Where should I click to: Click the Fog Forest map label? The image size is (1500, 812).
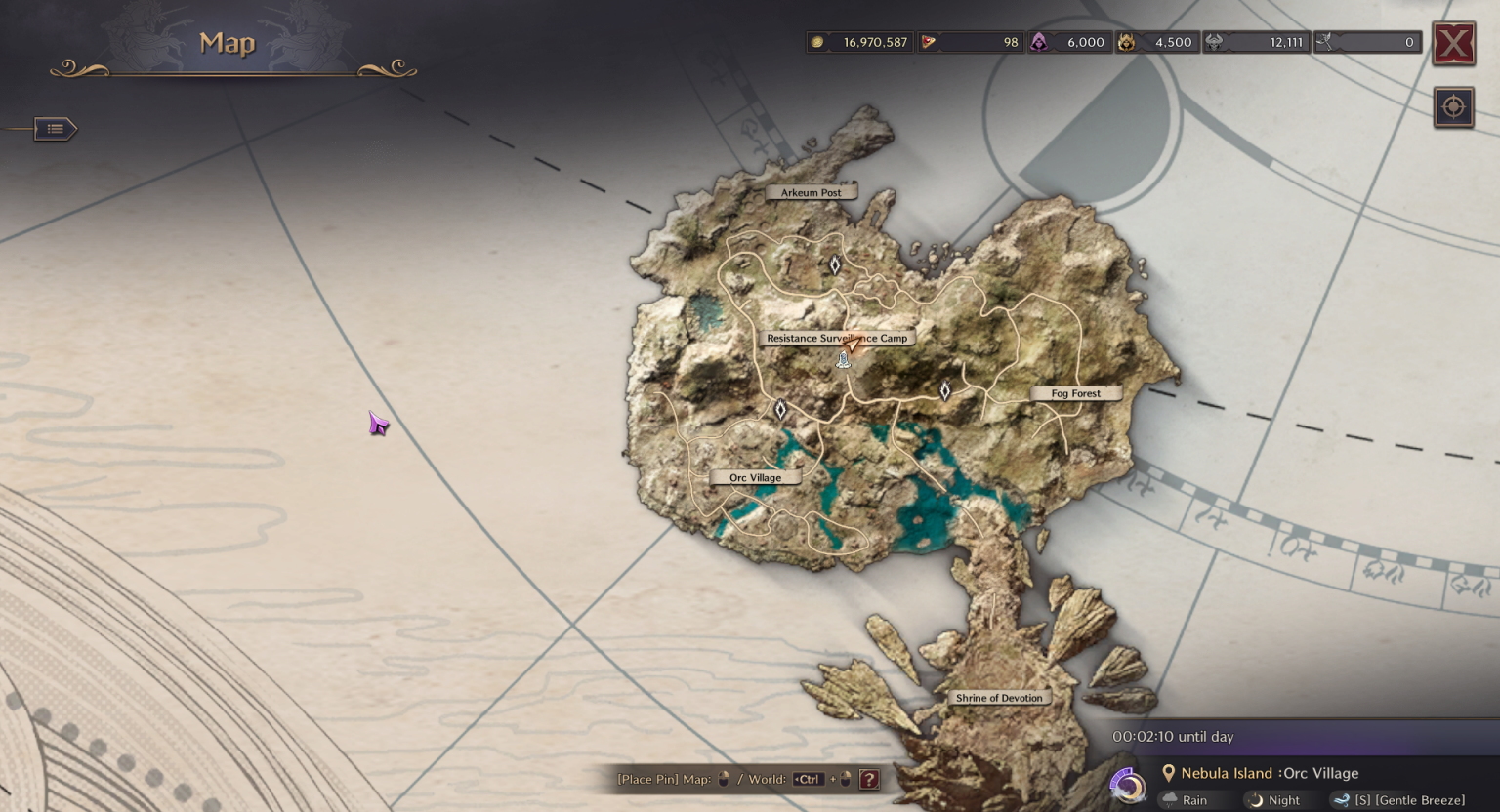tap(1075, 393)
